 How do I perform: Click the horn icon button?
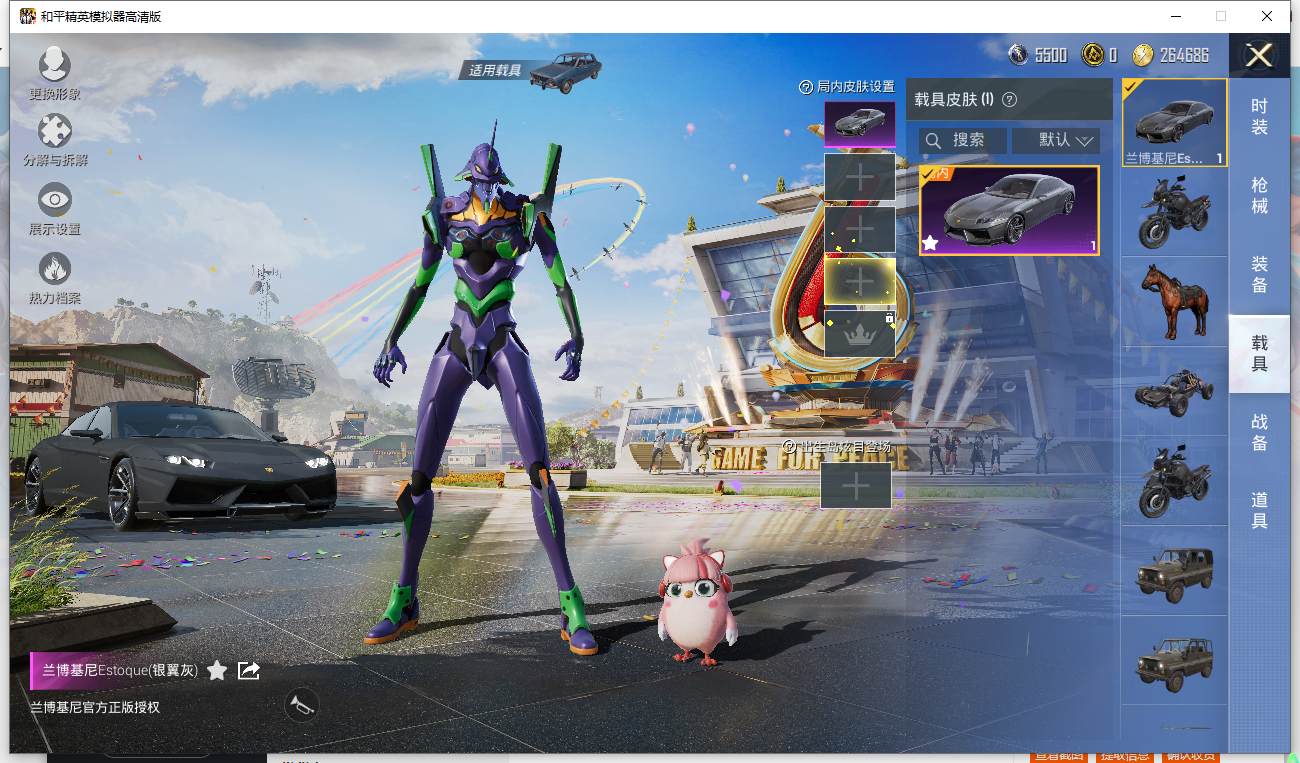tap(301, 705)
